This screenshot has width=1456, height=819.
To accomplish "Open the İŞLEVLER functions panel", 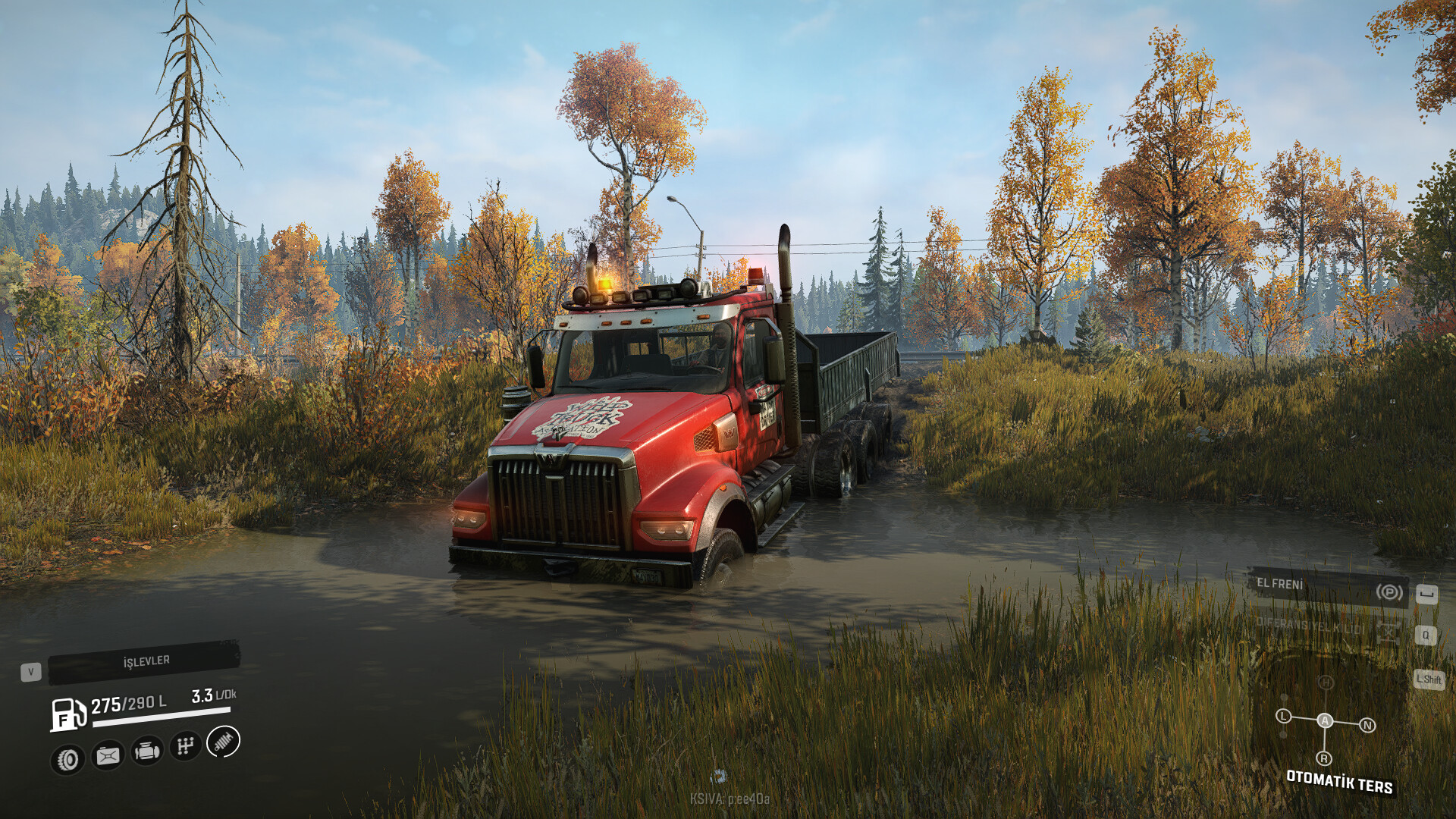I will coord(144,662).
